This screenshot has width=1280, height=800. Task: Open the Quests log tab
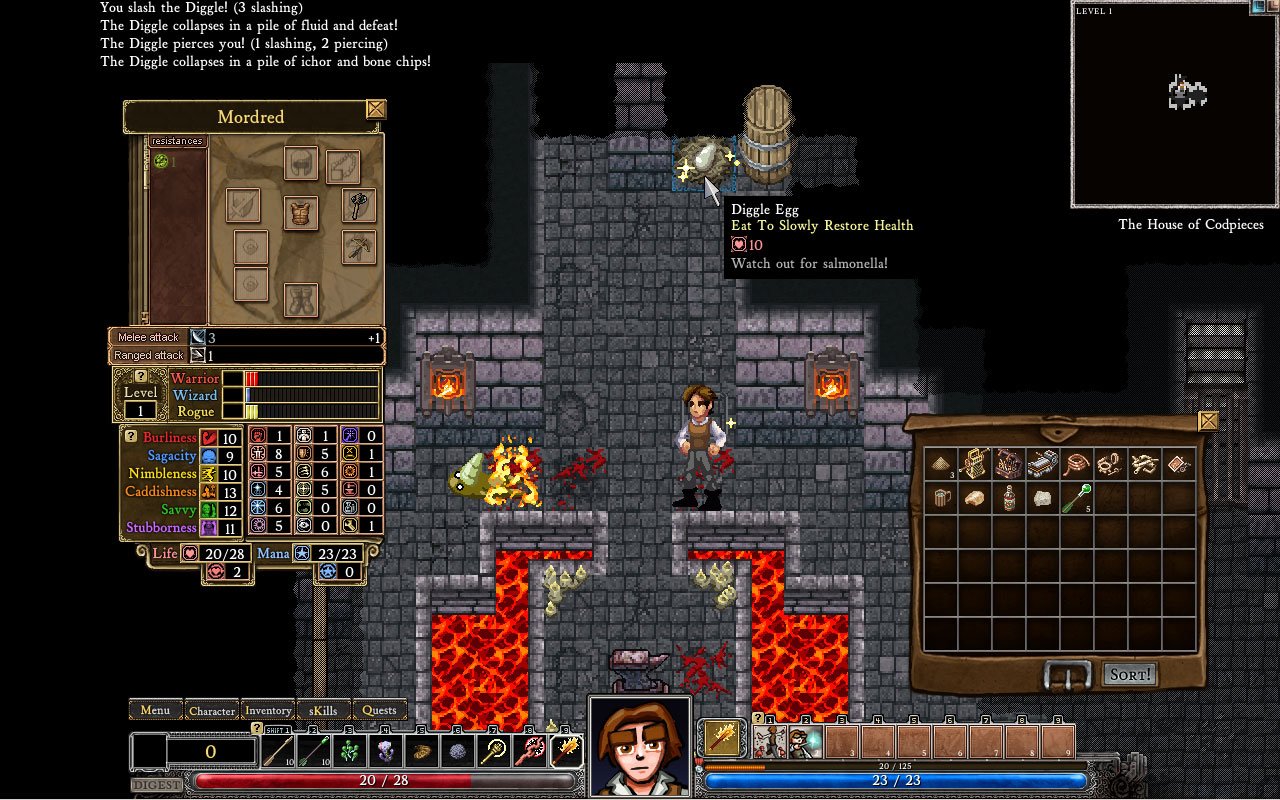379,710
